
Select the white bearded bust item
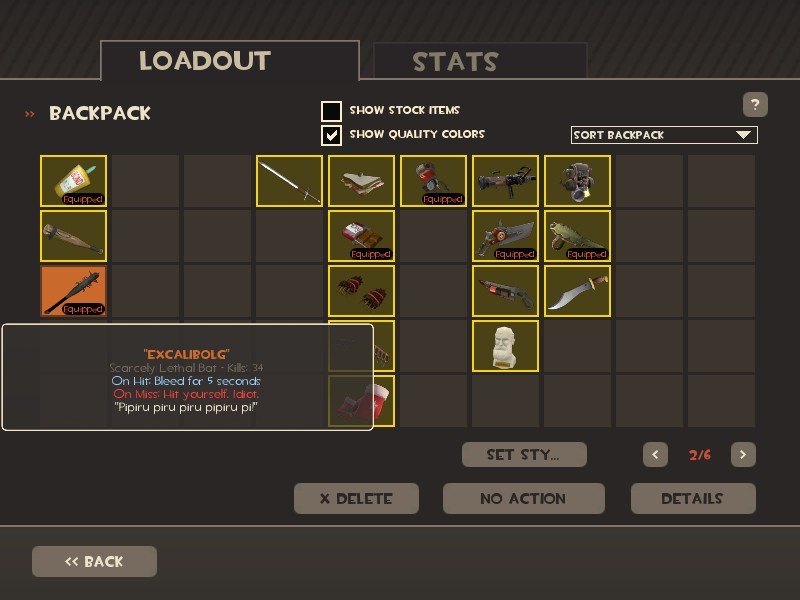tap(505, 346)
